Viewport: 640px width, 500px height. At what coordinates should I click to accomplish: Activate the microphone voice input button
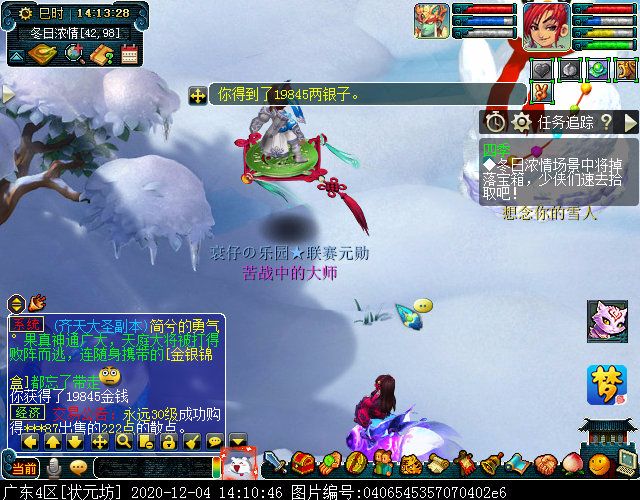pos(54,467)
